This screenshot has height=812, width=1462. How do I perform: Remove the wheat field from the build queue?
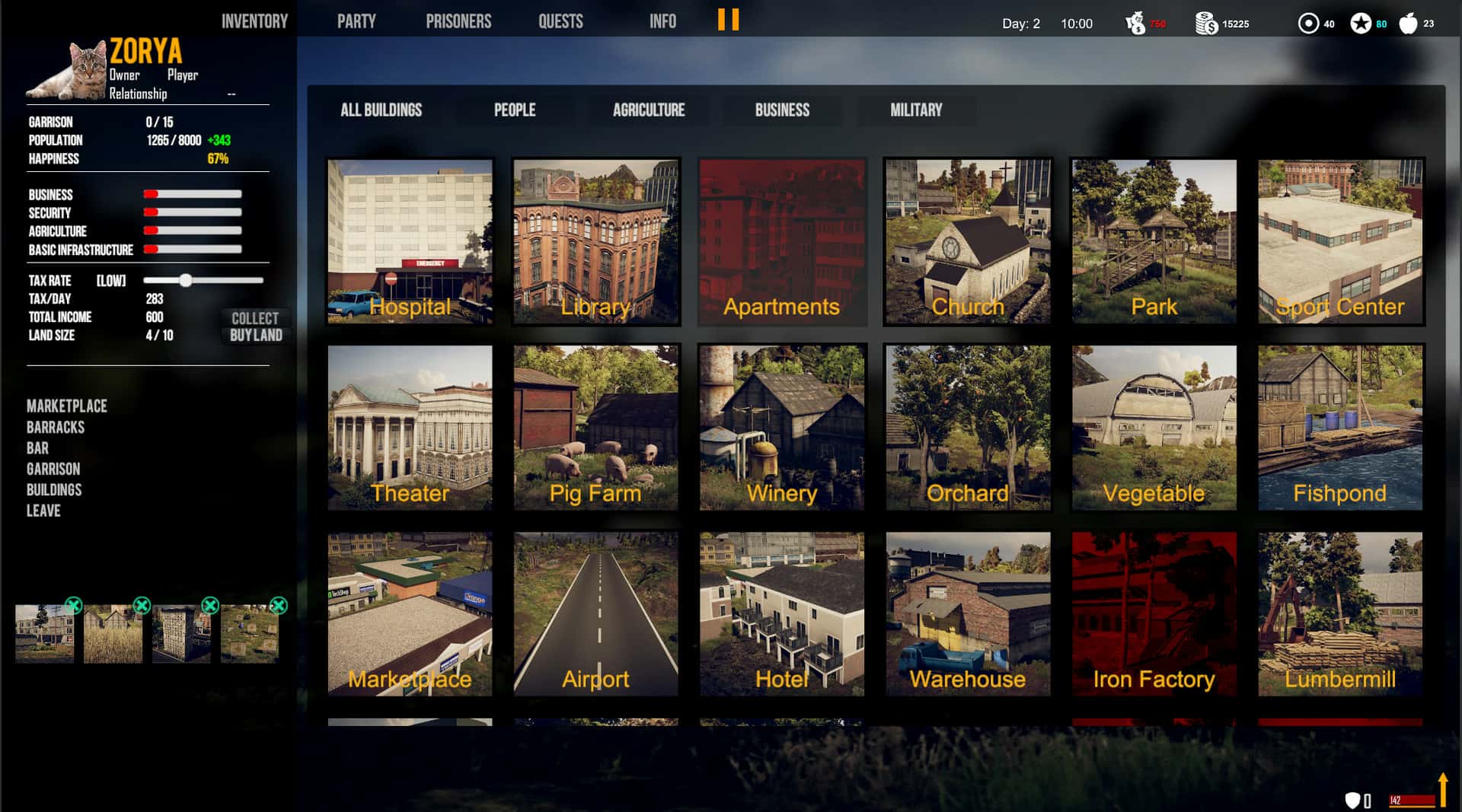142,605
